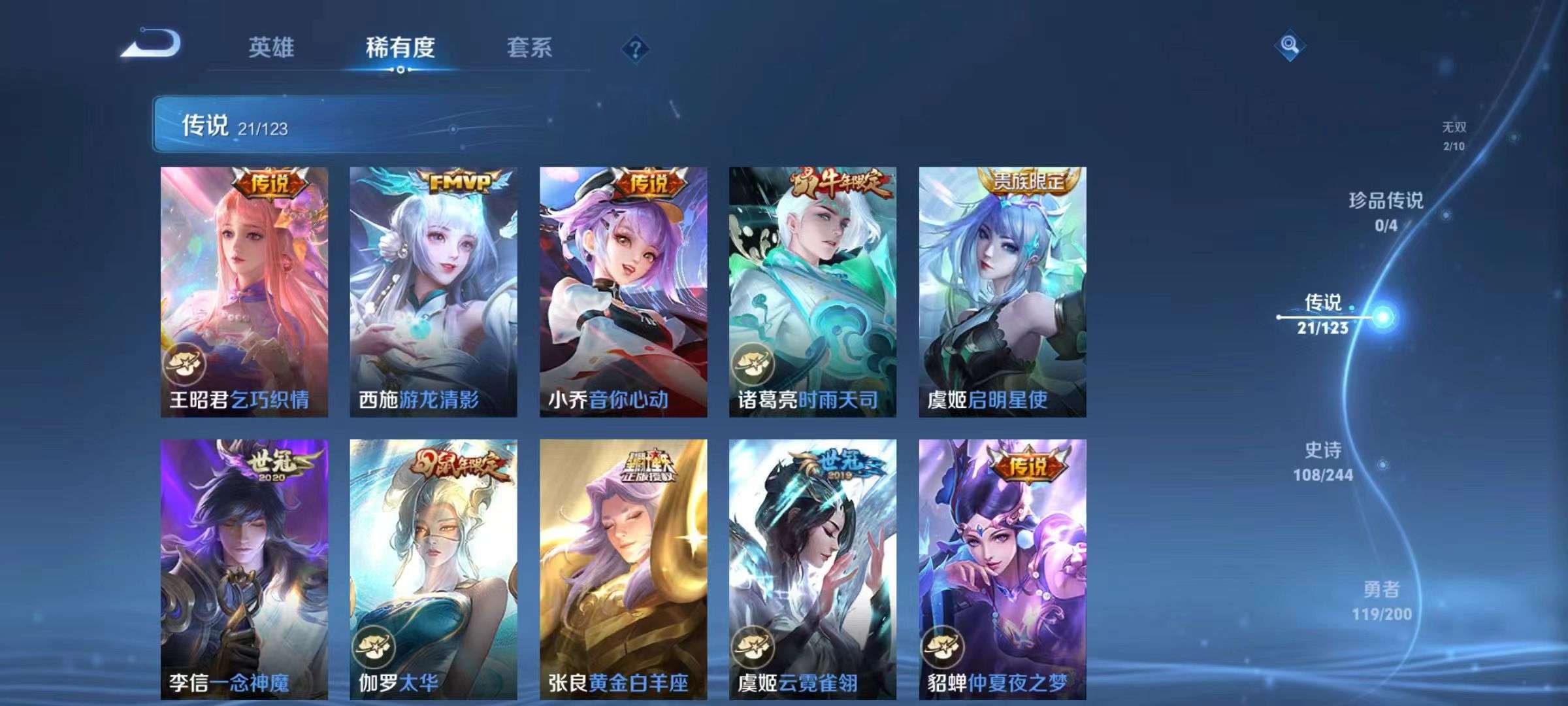The height and width of the screenshot is (706, 1568).
Task: Open 虞姬 云霓雀翎 skin card
Action: point(813,569)
